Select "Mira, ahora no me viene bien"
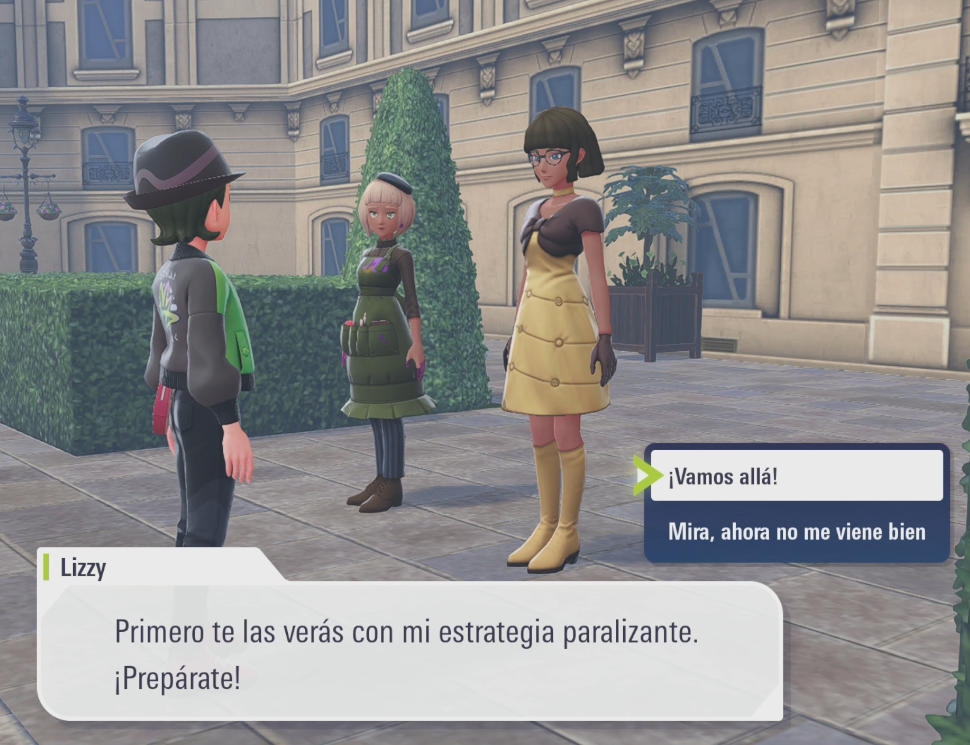The width and height of the screenshot is (970, 745). tap(796, 532)
